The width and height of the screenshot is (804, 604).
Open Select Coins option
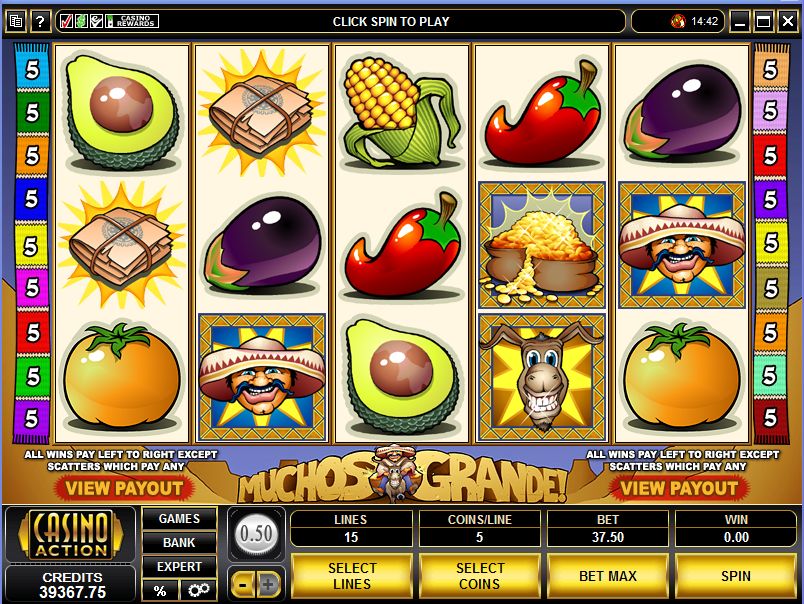pos(480,576)
